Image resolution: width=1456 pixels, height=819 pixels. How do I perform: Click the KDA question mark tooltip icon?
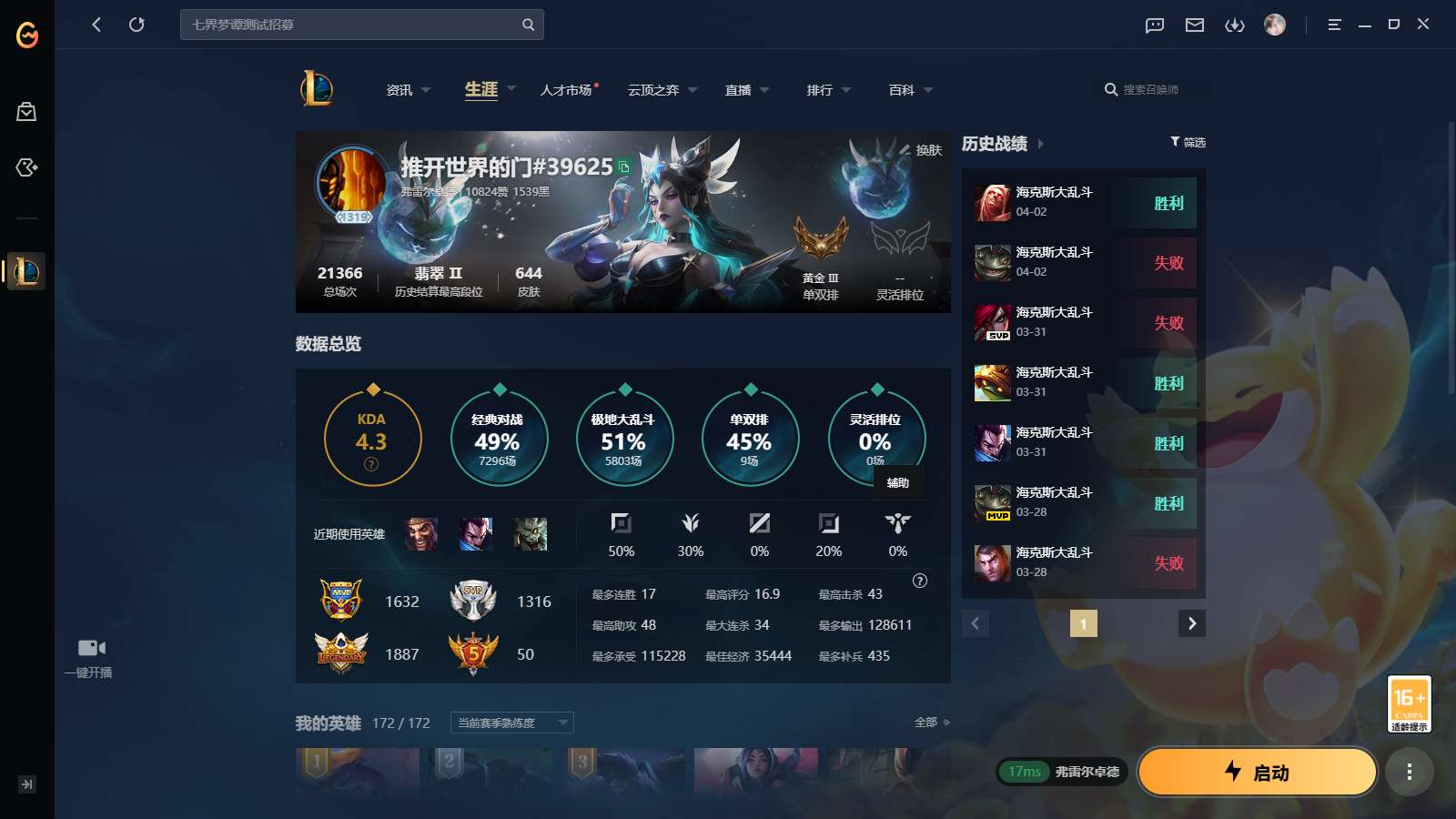click(371, 463)
